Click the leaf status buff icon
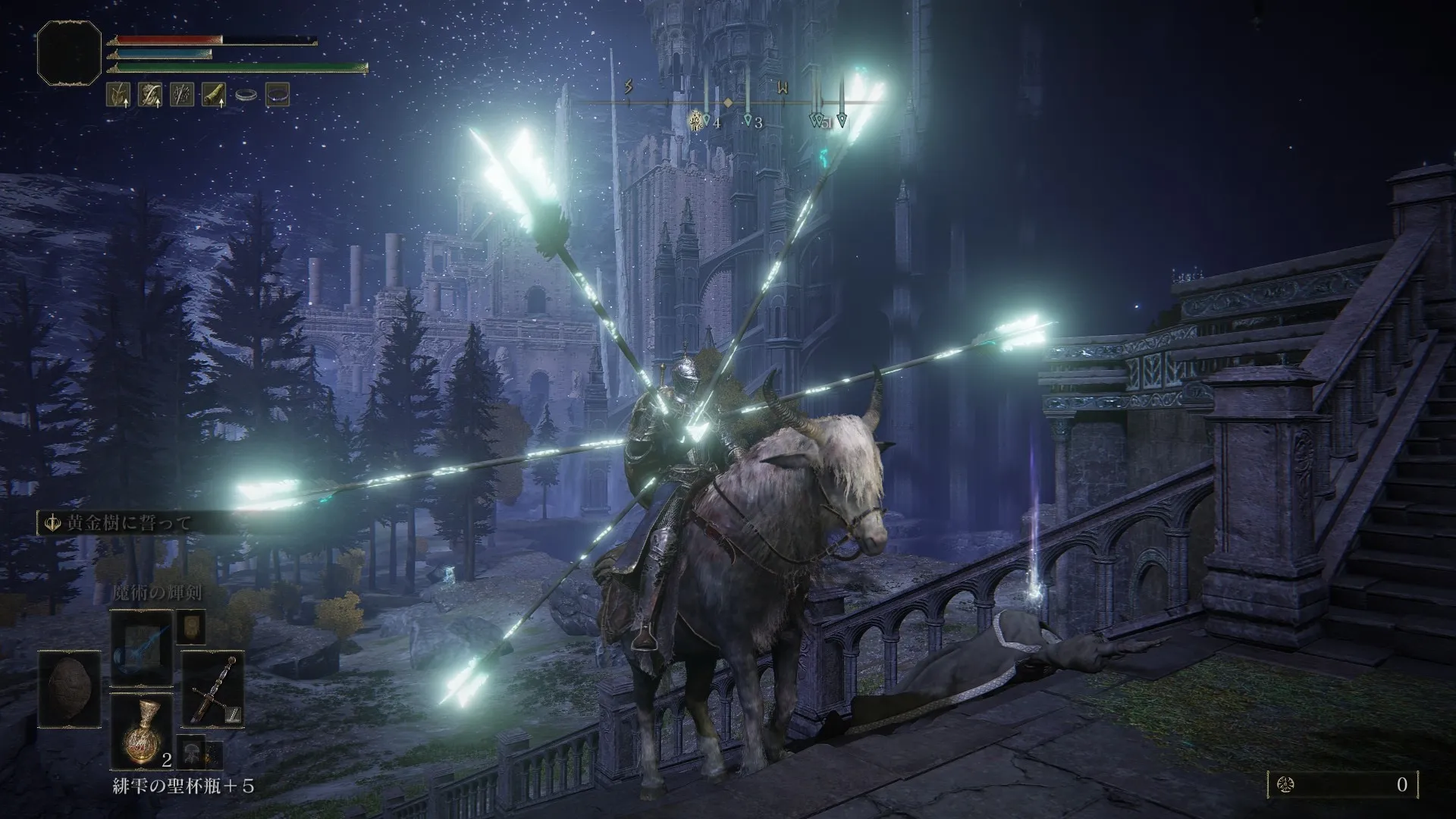1456x819 pixels. [118, 94]
